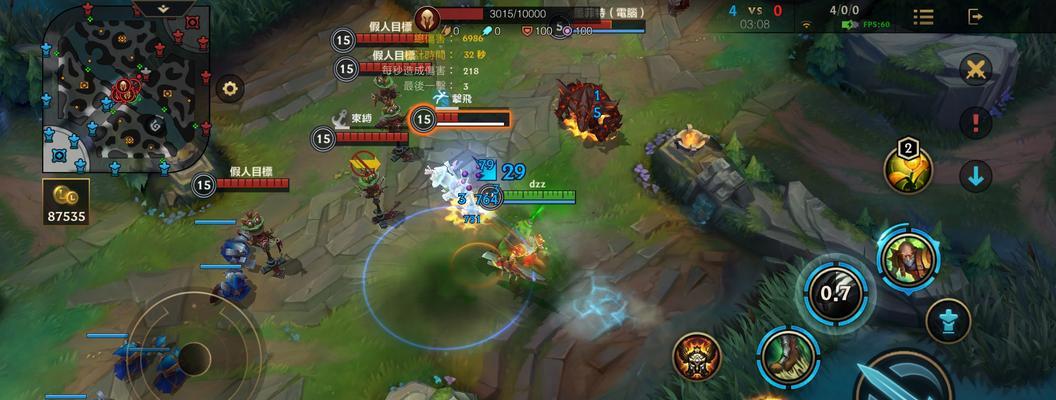This screenshot has height=400, width=1056.
Task: Tap the exit door icon
Action: 975,16
